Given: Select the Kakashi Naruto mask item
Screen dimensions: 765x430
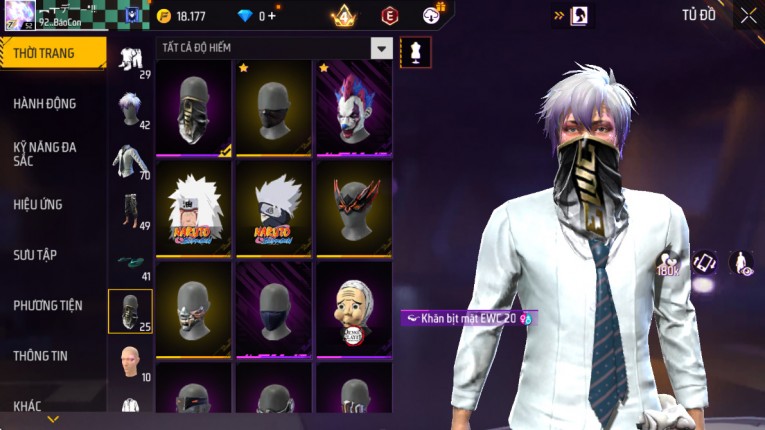Looking at the screenshot, I should [x=274, y=209].
